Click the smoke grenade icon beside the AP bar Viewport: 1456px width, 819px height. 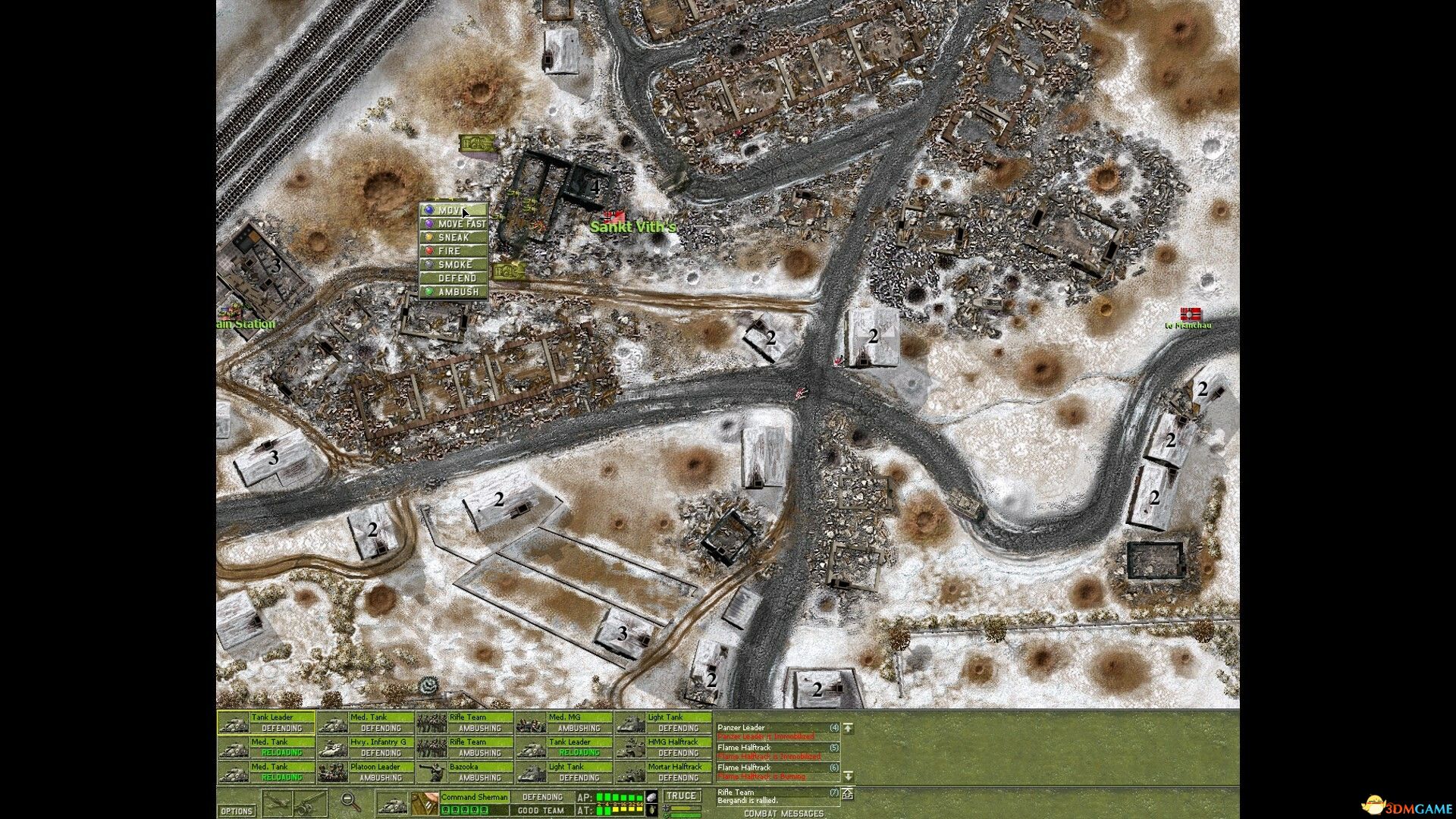pyautogui.click(x=651, y=796)
